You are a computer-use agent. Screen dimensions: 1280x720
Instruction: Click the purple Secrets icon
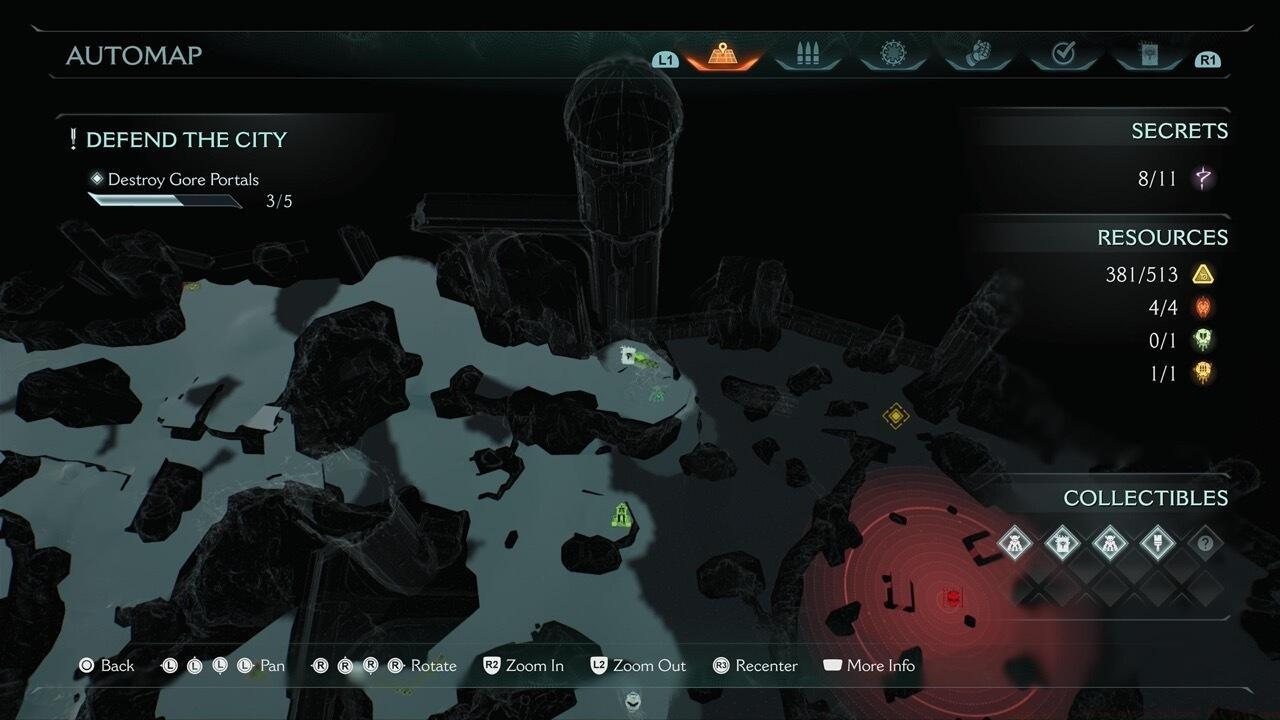tap(1204, 179)
